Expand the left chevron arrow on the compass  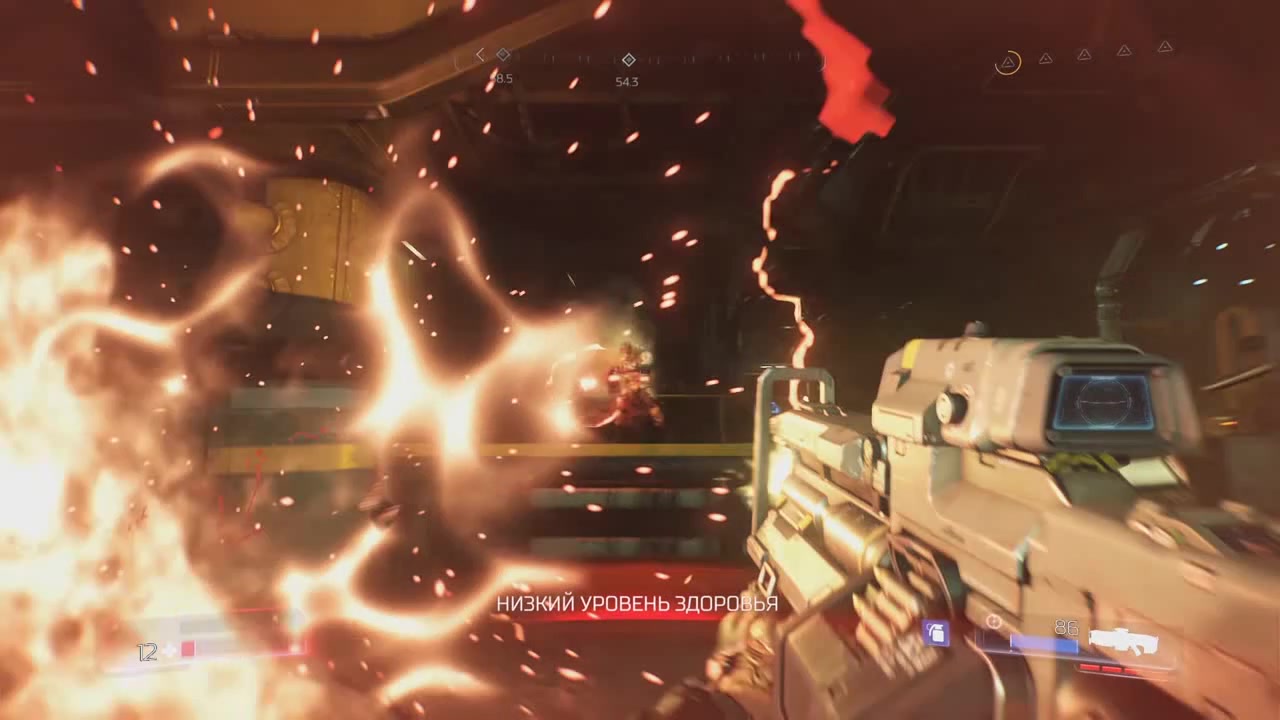481,57
